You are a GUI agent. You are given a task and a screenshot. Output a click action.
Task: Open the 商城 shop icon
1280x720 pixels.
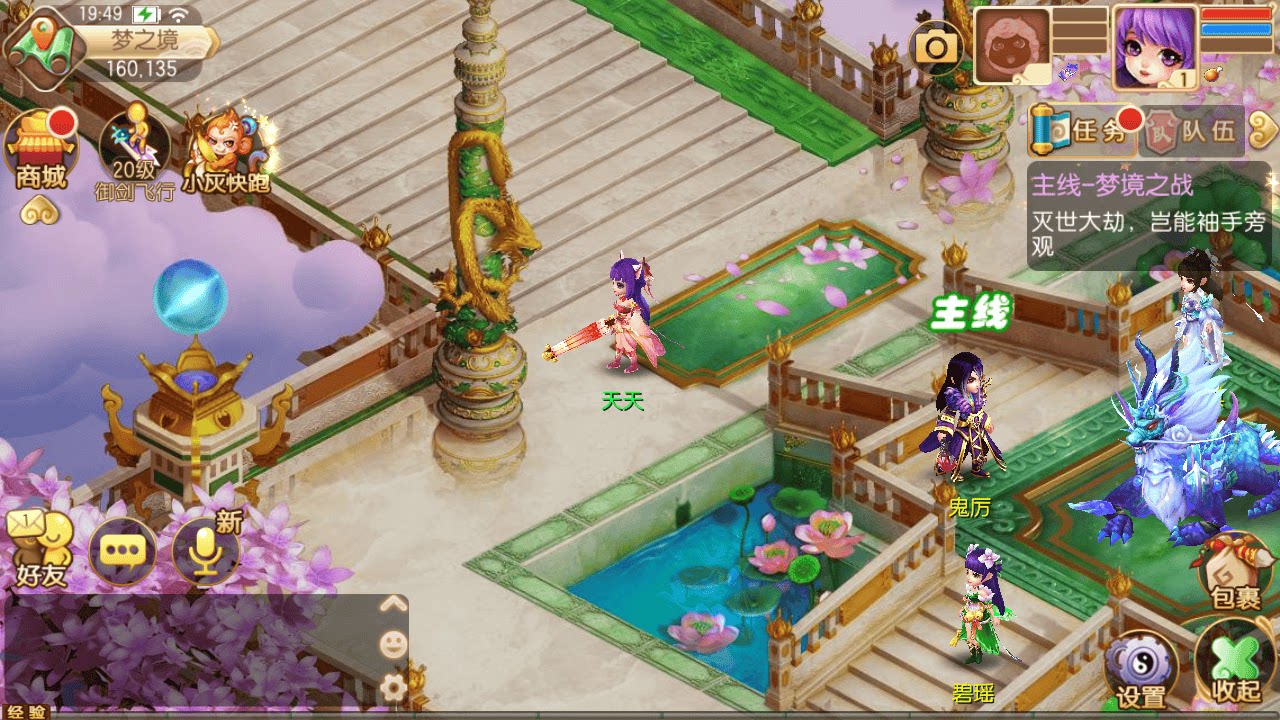tap(41, 152)
